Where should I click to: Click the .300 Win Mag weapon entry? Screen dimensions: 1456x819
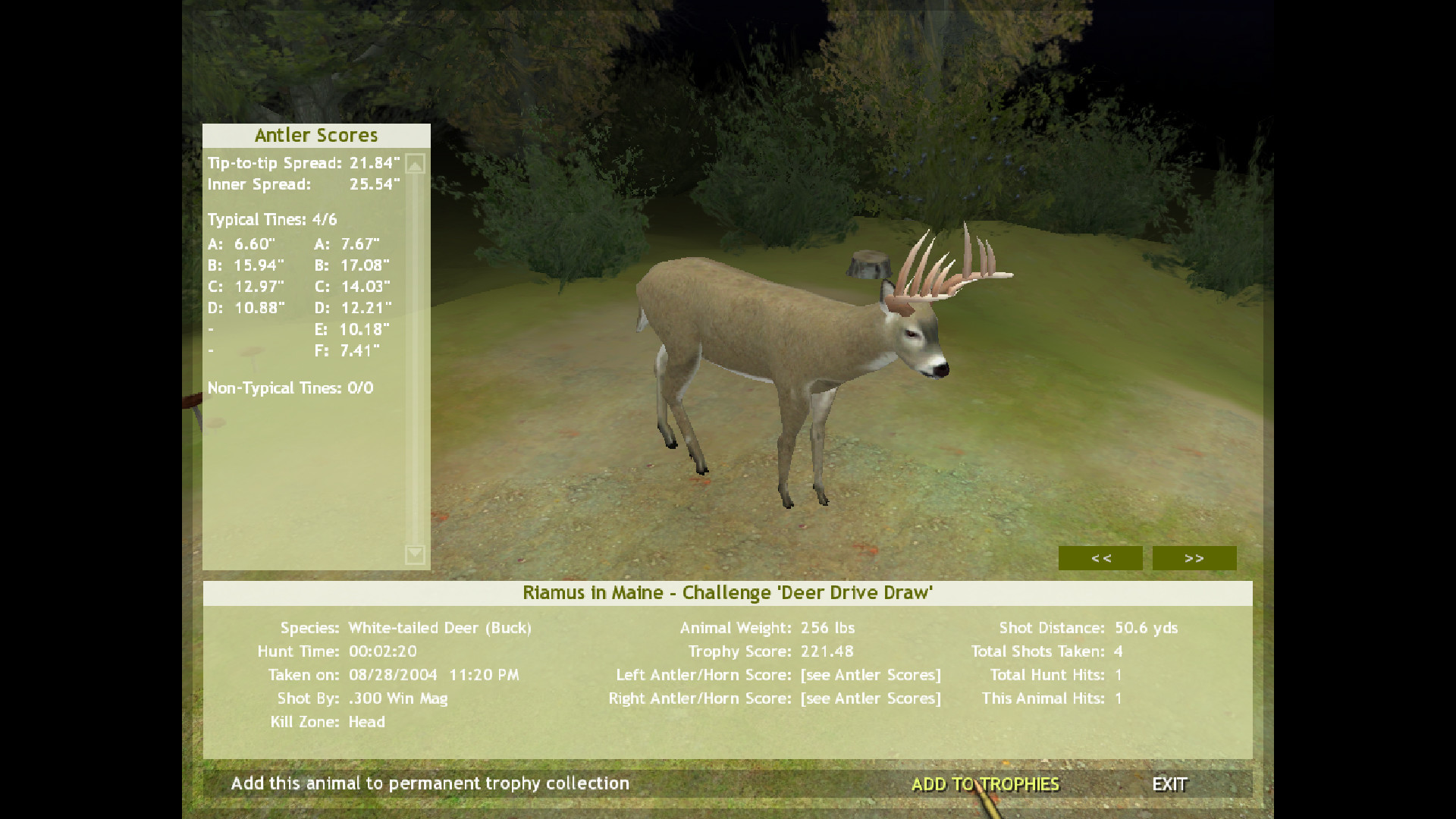click(x=397, y=698)
